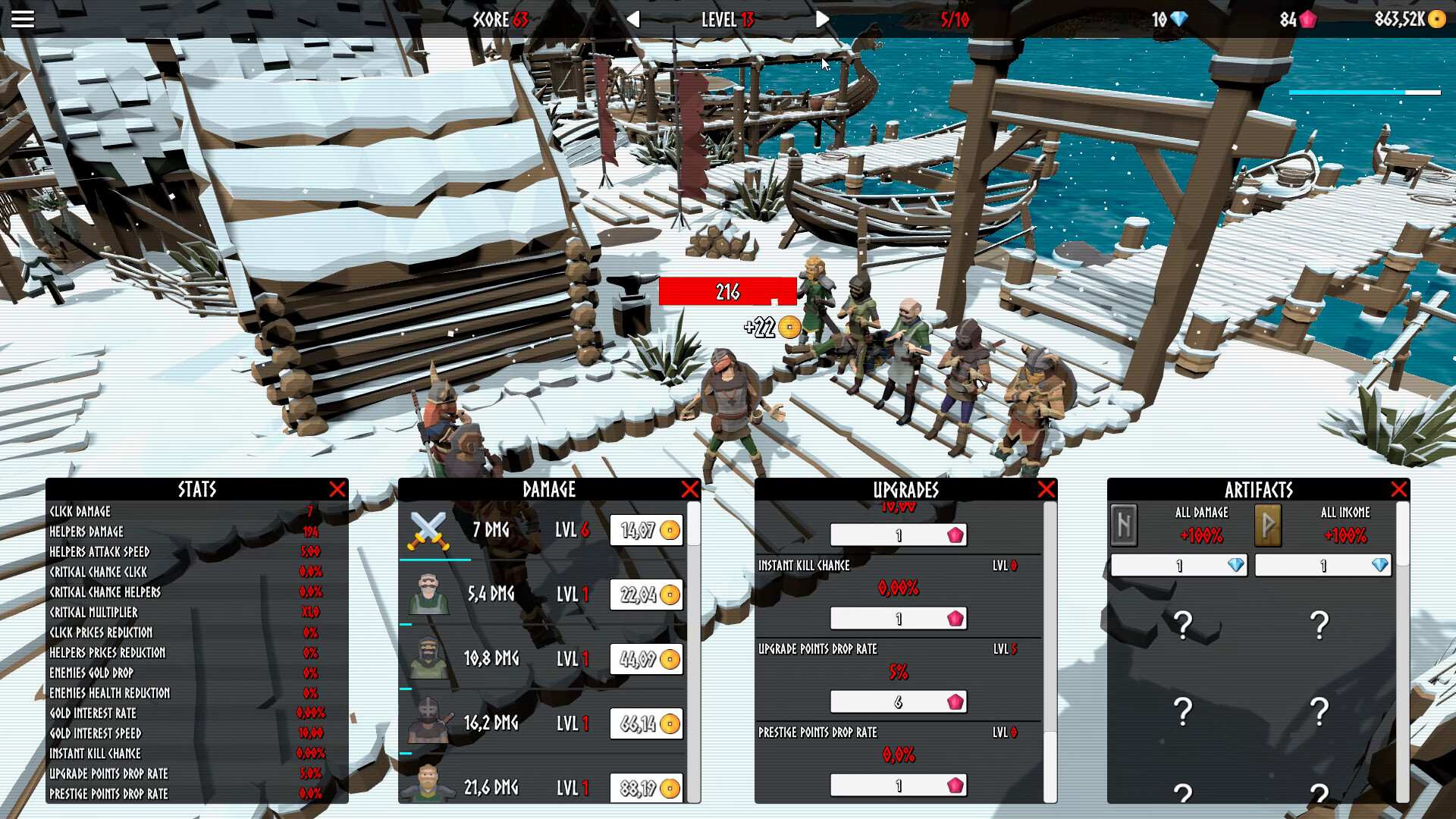Image resolution: width=1456 pixels, height=819 pixels.
Task: Buy the 7 DMG sword upgrade for 14,07 gold
Action: [x=645, y=530]
